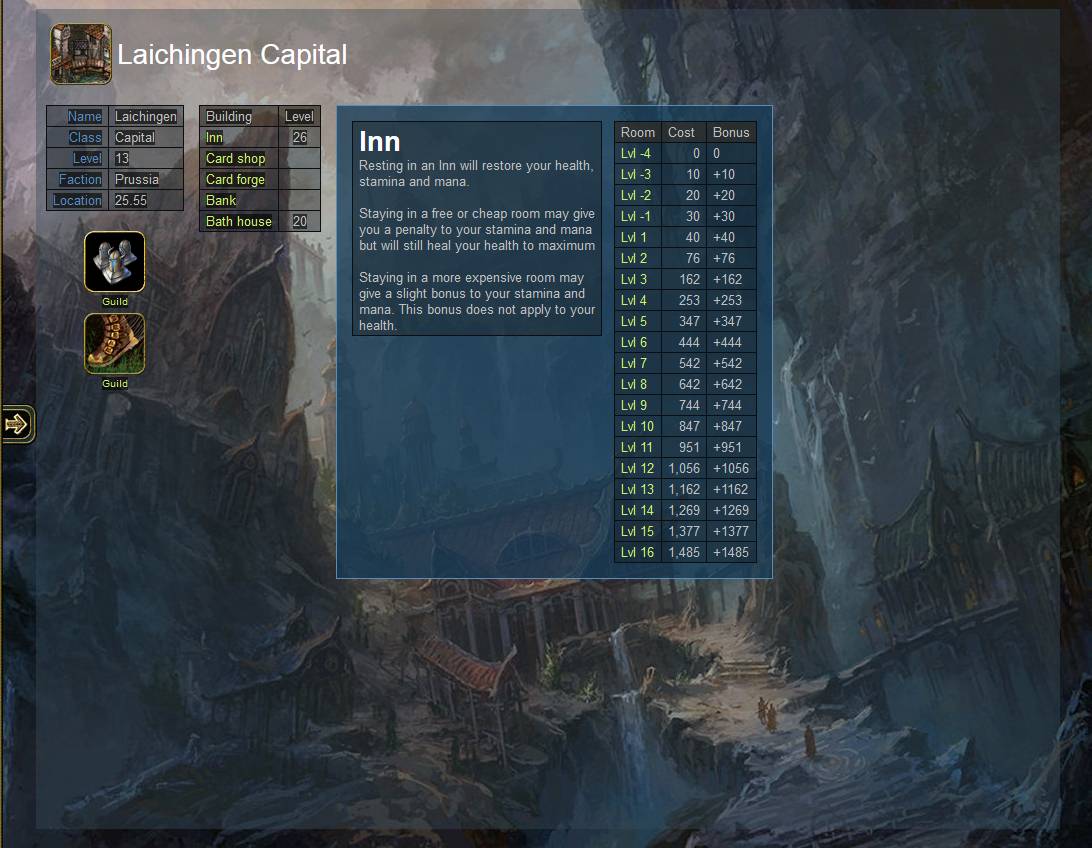
Task: Enter the Bath house
Action: pyautogui.click(x=238, y=222)
